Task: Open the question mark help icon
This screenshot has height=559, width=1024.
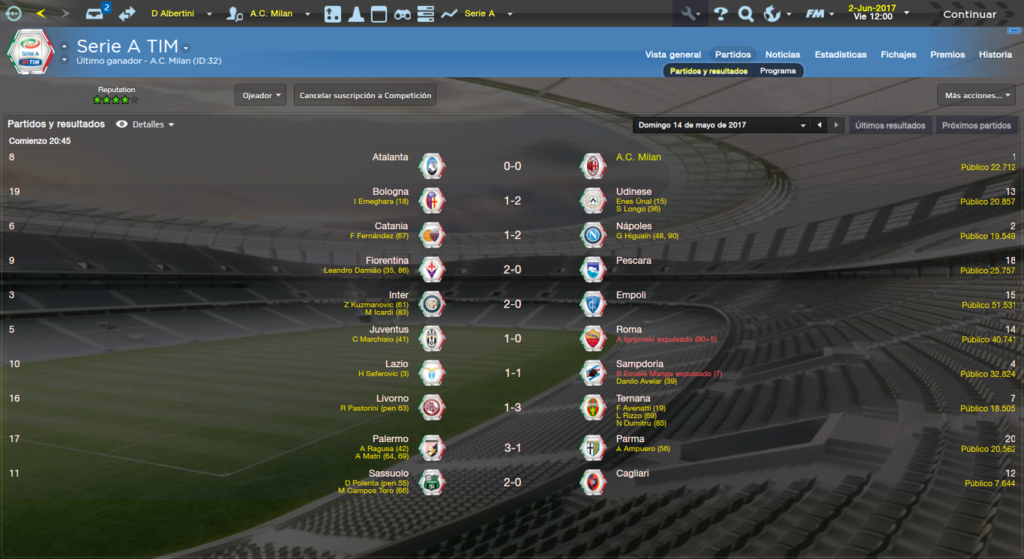Action: 720,14
